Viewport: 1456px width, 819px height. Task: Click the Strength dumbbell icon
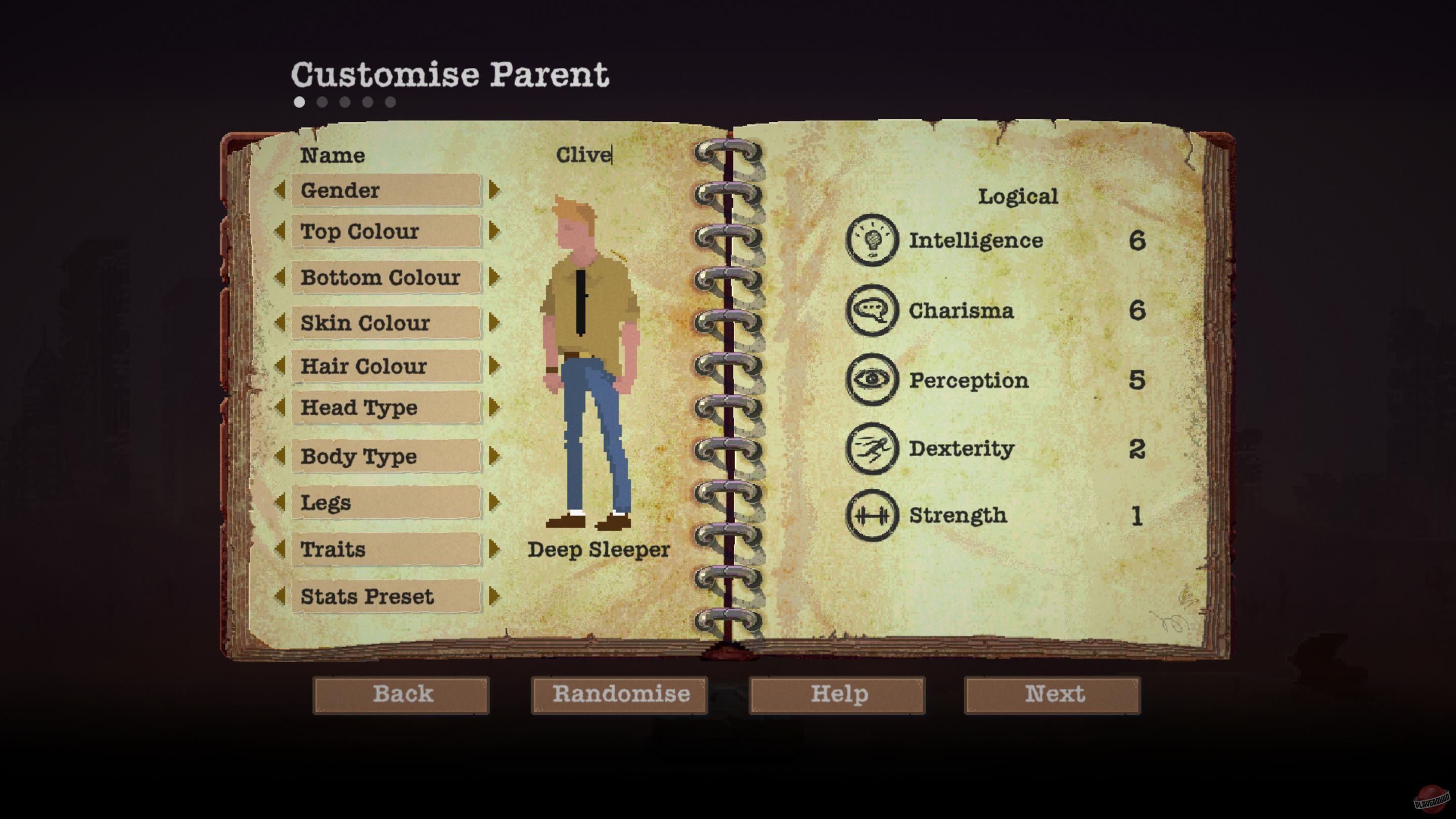873,515
